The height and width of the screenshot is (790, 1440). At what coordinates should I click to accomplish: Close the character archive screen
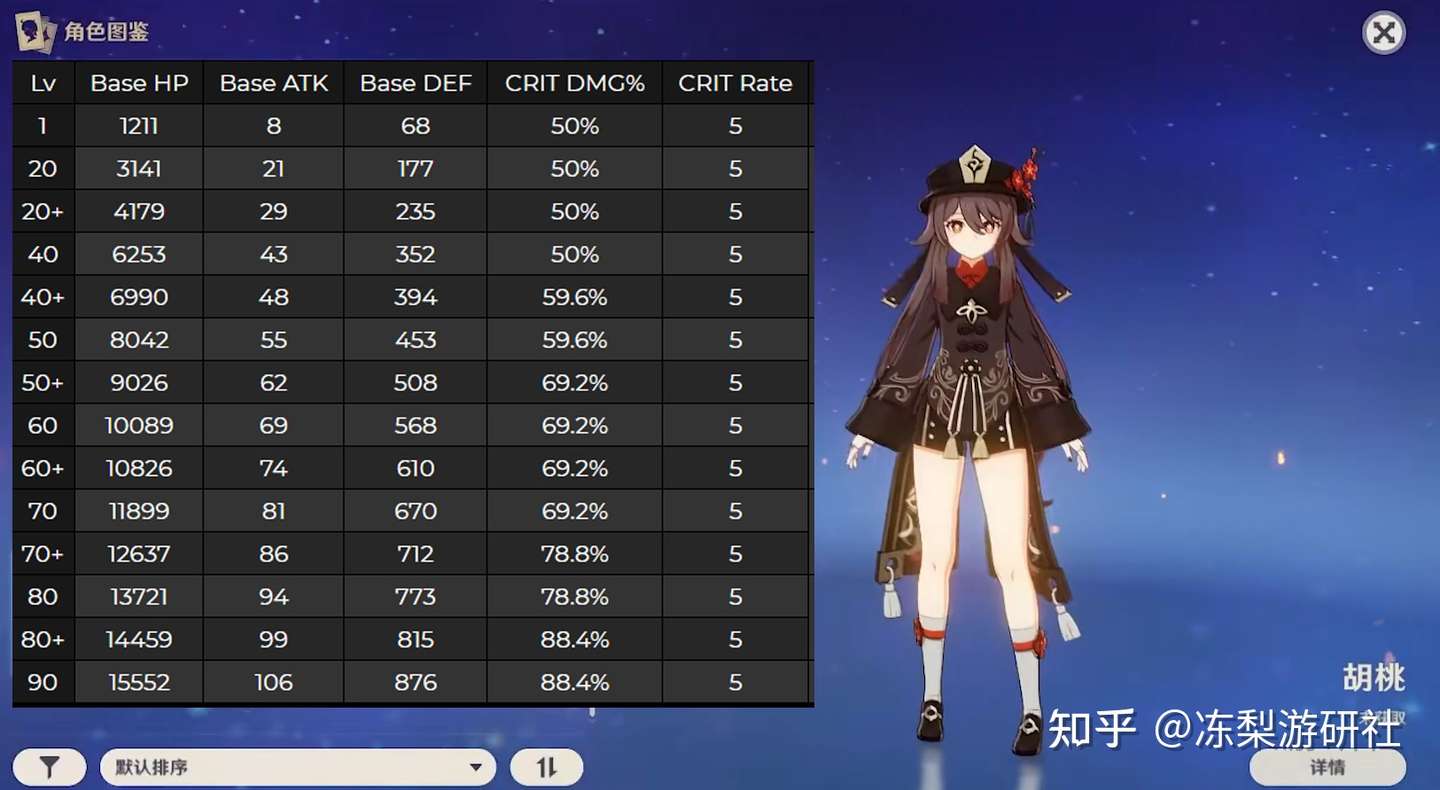(x=1384, y=34)
